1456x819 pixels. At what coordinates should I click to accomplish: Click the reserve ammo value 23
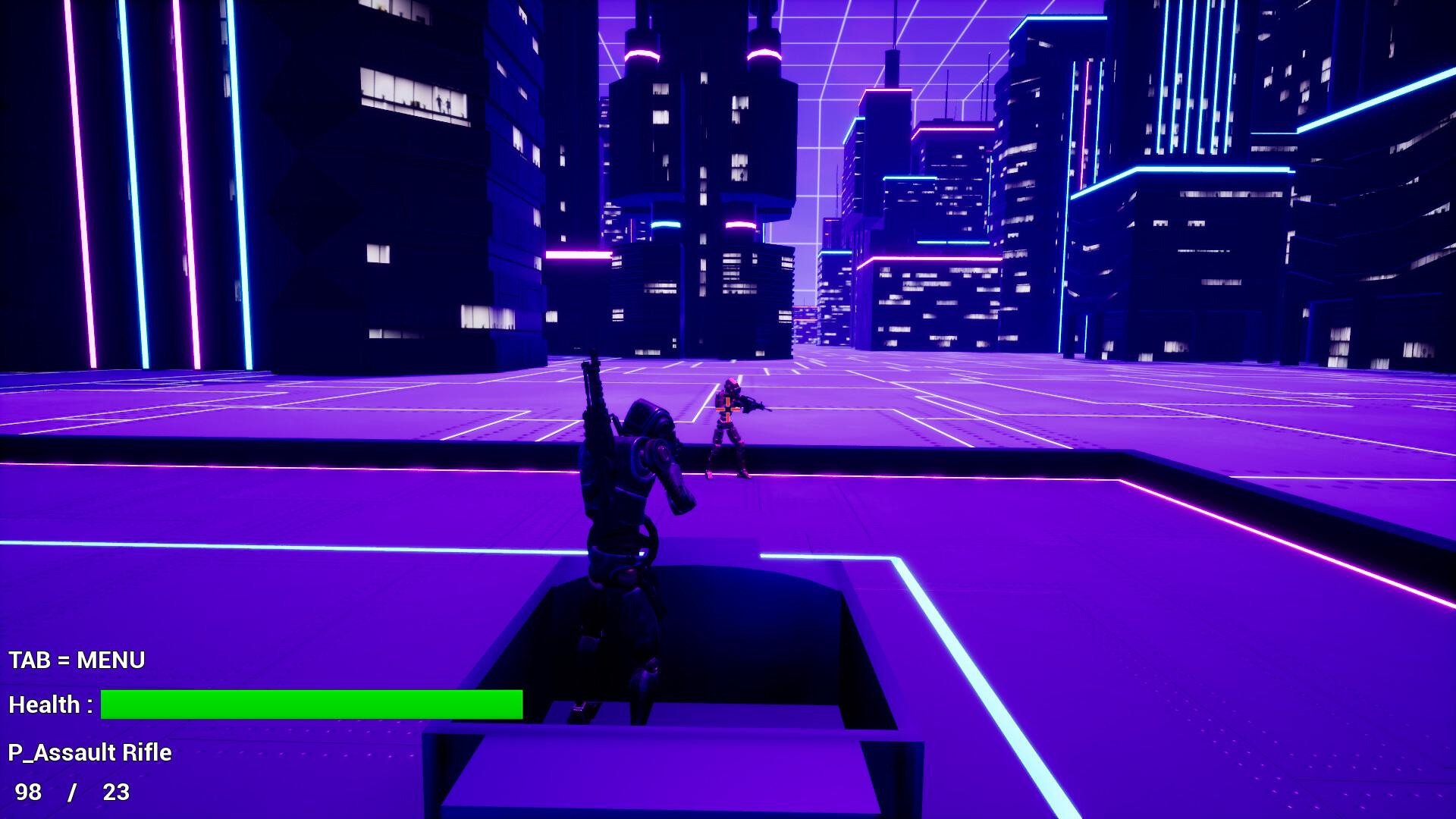pyautogui.click(x=115, y=792)
